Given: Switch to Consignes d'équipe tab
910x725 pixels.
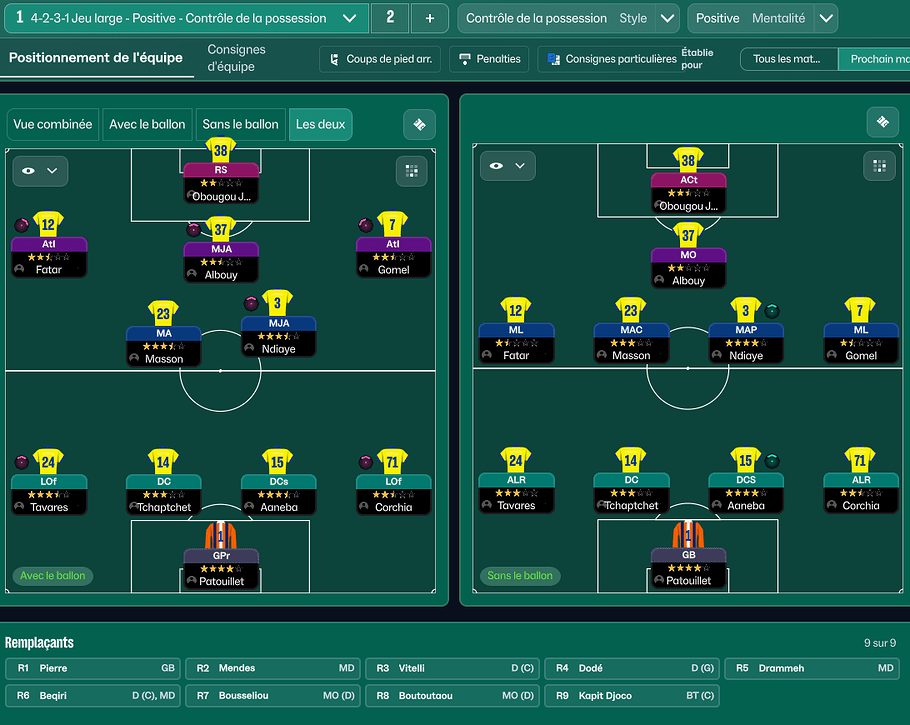Looking at the screenshot, I should coord(236,58).
